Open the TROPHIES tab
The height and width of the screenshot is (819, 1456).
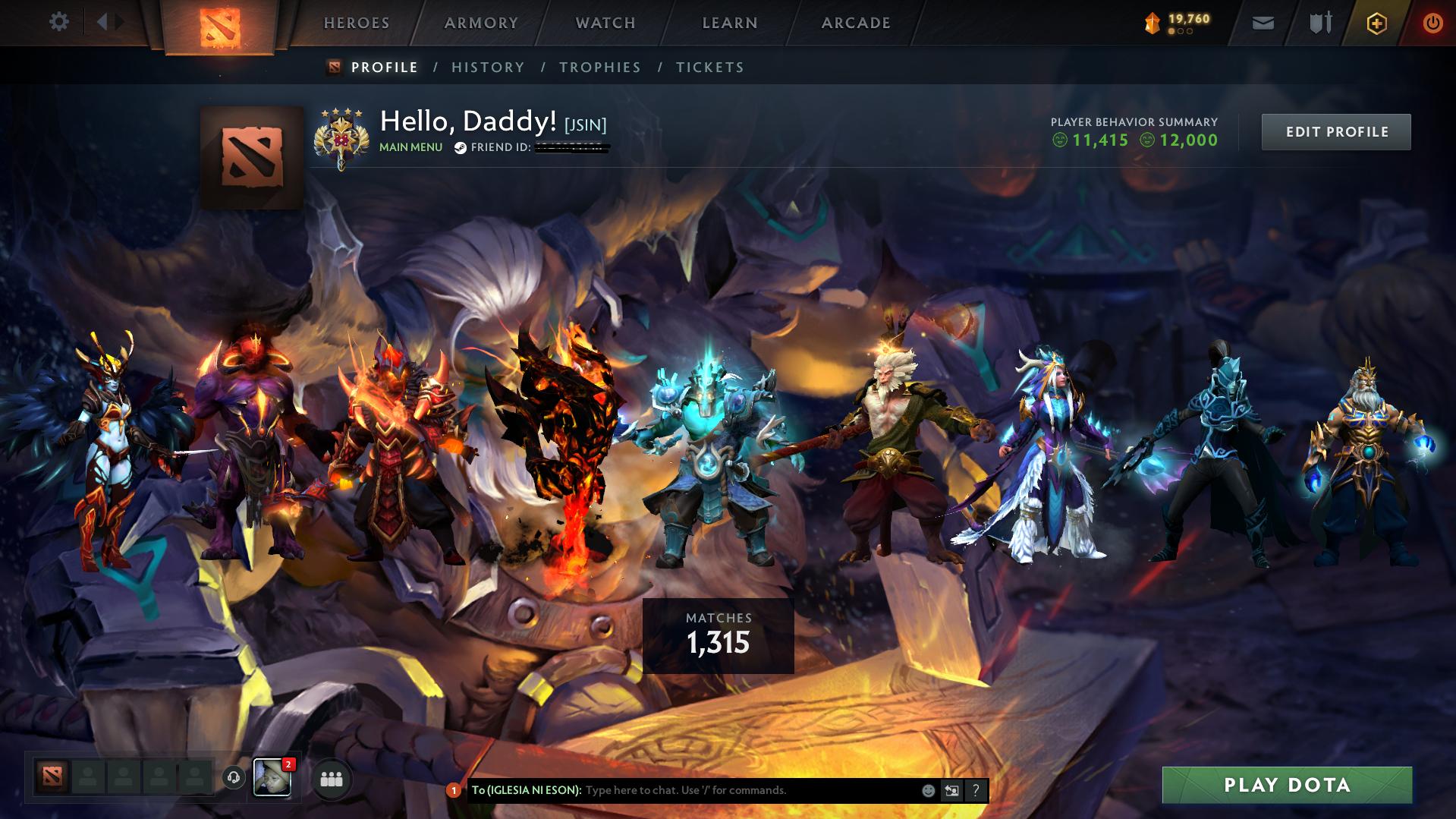(599, 67)
